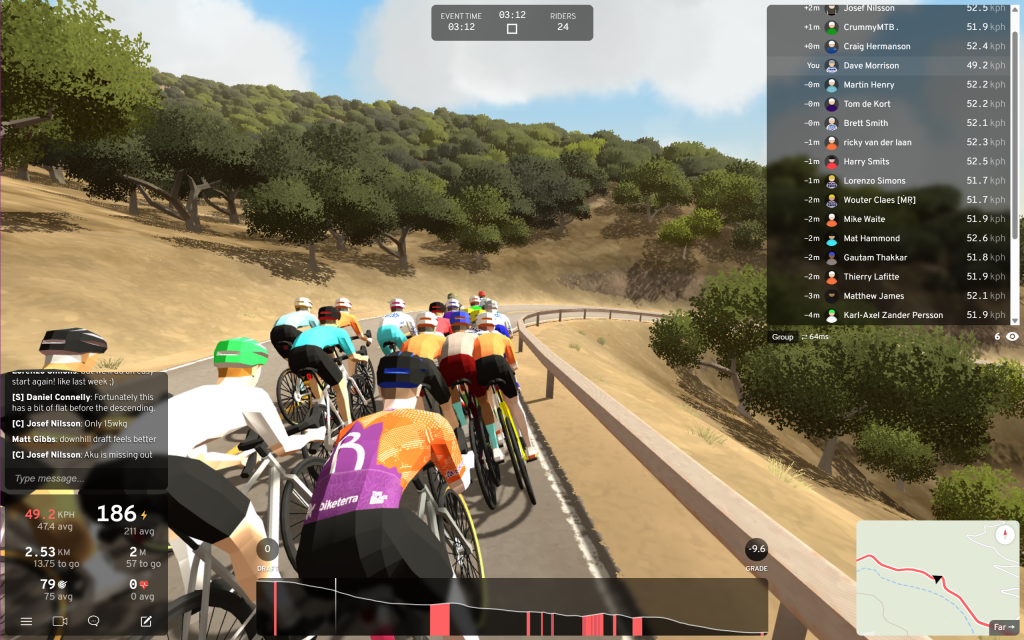The height and width of the screenshot is (640, 1024).
Task: Toggle the chat bubble icon
Action: pyautogui.click(x=94, y=621)
